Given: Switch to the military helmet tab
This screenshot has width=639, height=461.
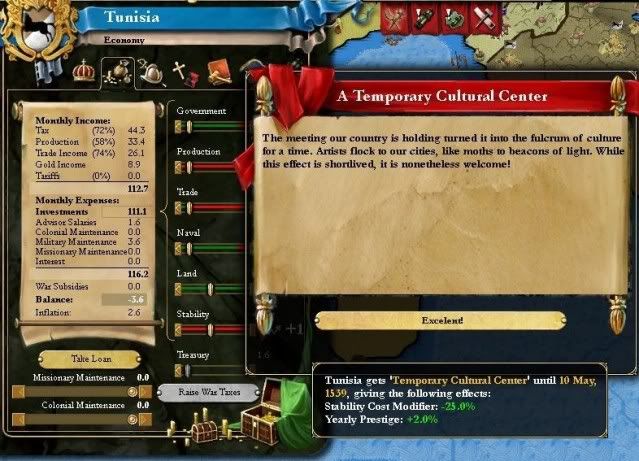Looking at the screenshot, I should click(x=151, y=71).
